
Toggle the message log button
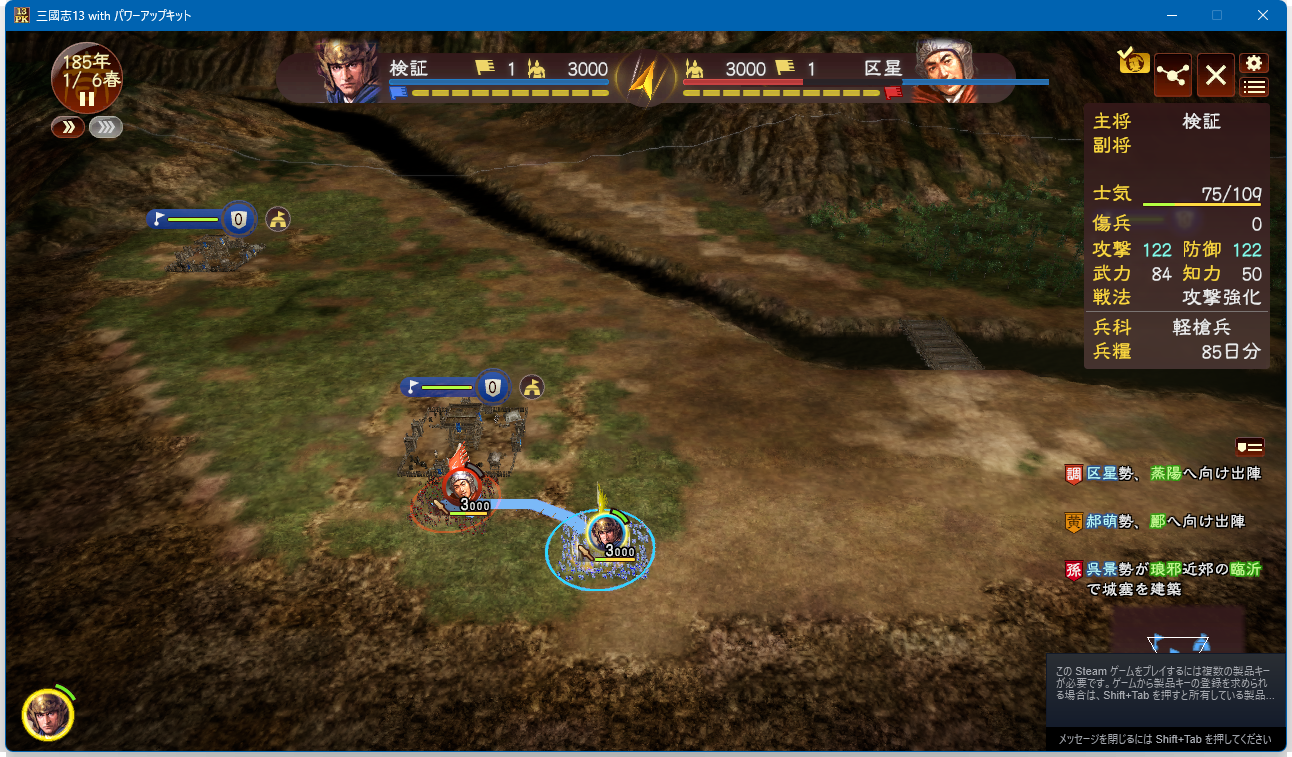click(1250, 447)
